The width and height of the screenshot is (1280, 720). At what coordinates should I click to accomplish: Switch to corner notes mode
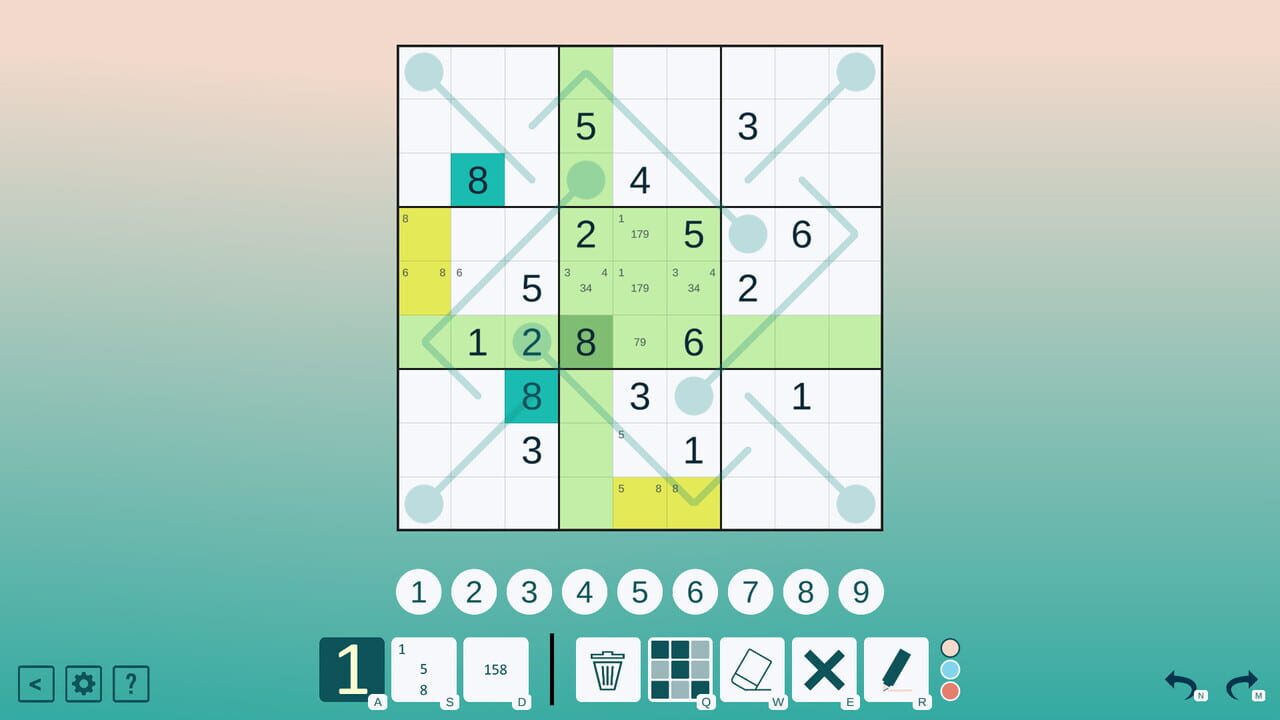(425, 670)
